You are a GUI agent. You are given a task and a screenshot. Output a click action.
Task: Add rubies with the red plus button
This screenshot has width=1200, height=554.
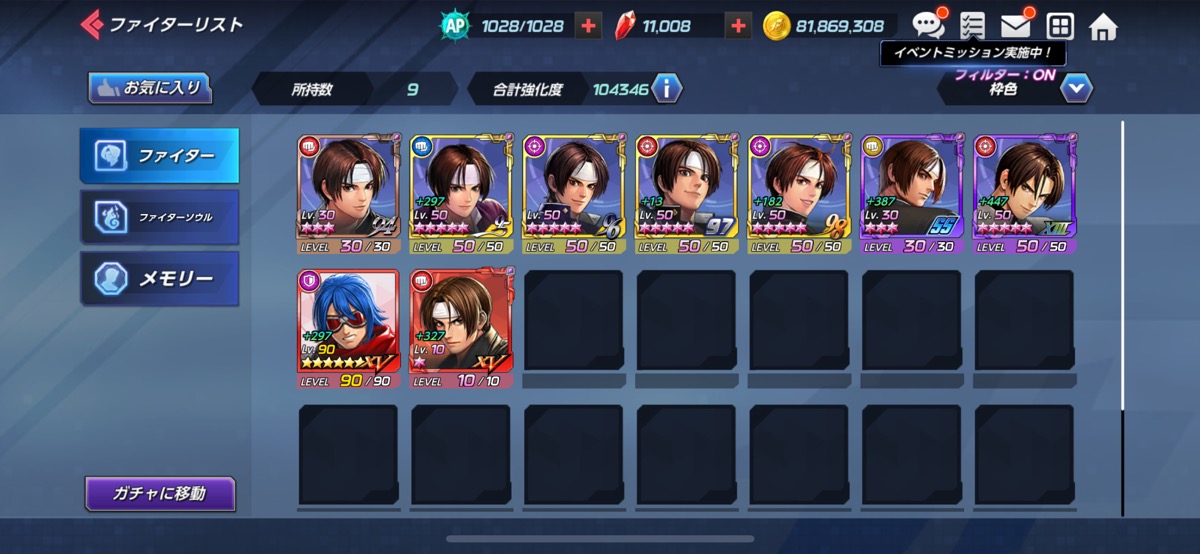point(738,26)
